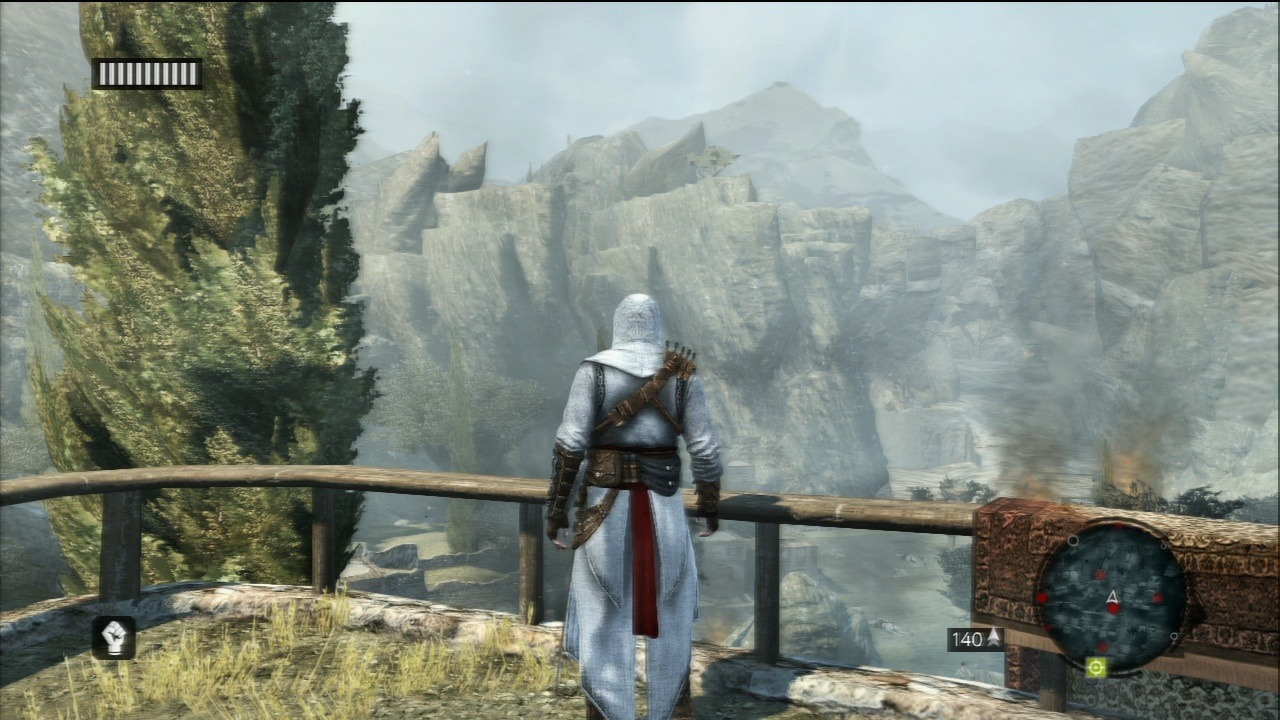The width and height of the screenshot is (1280, 720).
Task: Click the upward altitude arrow beside 140
Action: 994,637
